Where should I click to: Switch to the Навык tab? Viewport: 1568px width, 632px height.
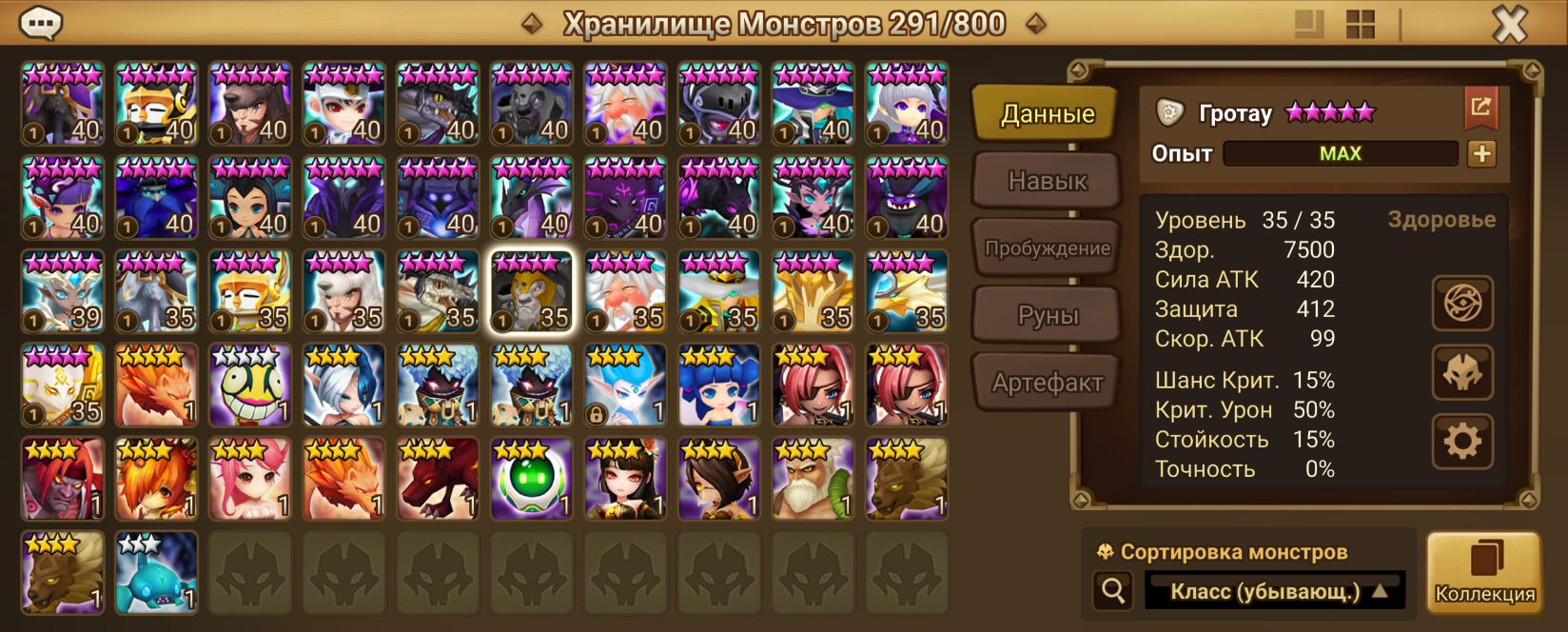pyautogui.click(x=1047, y=181)
